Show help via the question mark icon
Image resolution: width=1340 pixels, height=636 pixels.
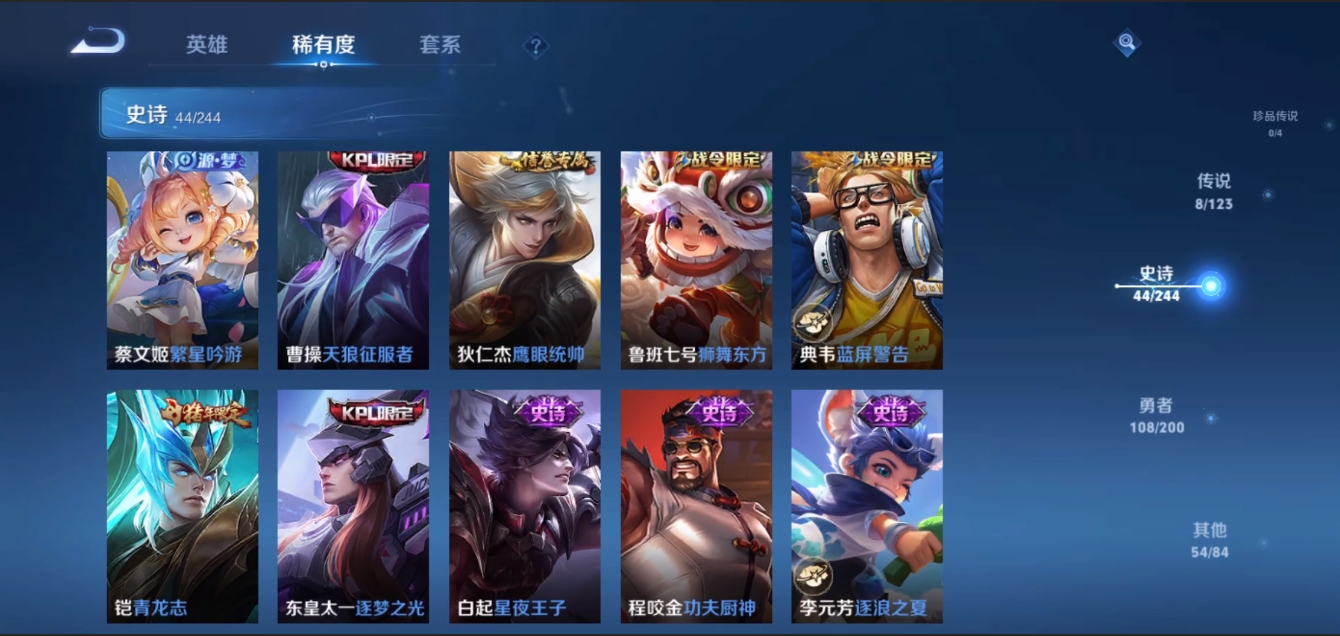tap(536, 46)
